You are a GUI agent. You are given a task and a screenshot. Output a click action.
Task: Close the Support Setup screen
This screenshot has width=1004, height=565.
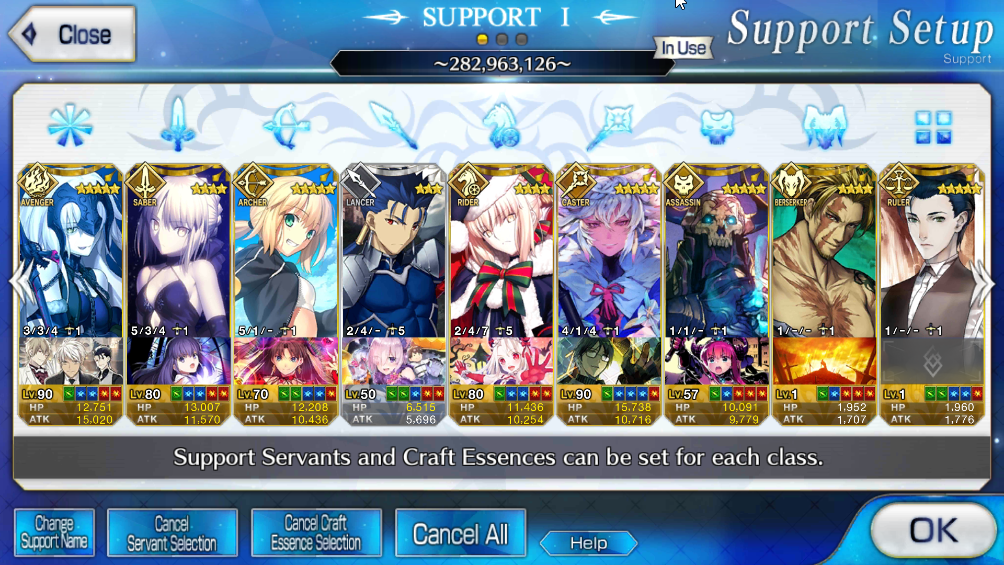pyautogui.click(x=70, y=34)
